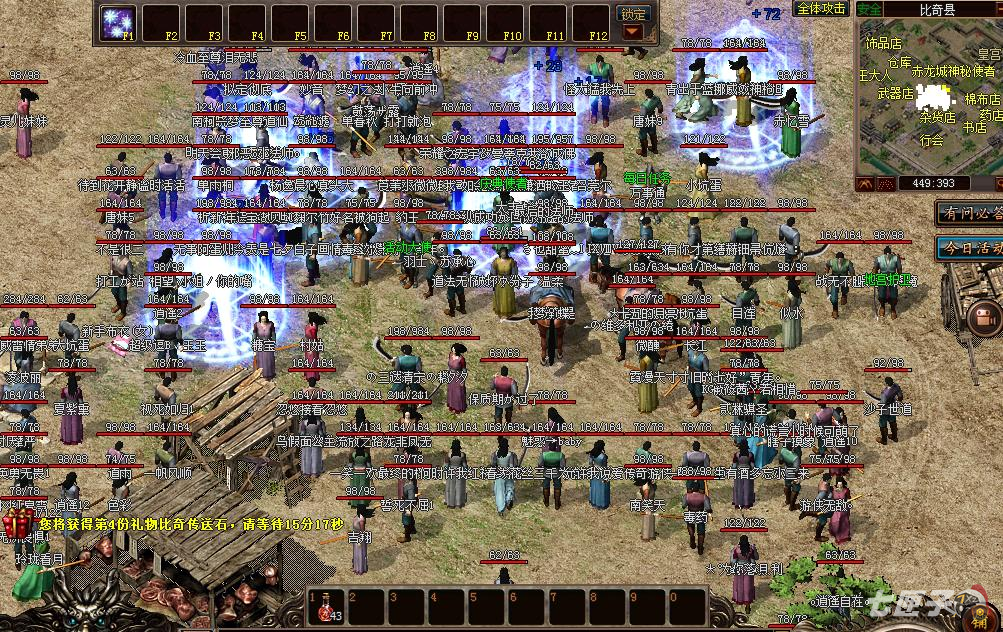The width and height of the screenshot is (1003, 632).
Task: Click the first icon button below minimap
Action: (x=869, y=183)
